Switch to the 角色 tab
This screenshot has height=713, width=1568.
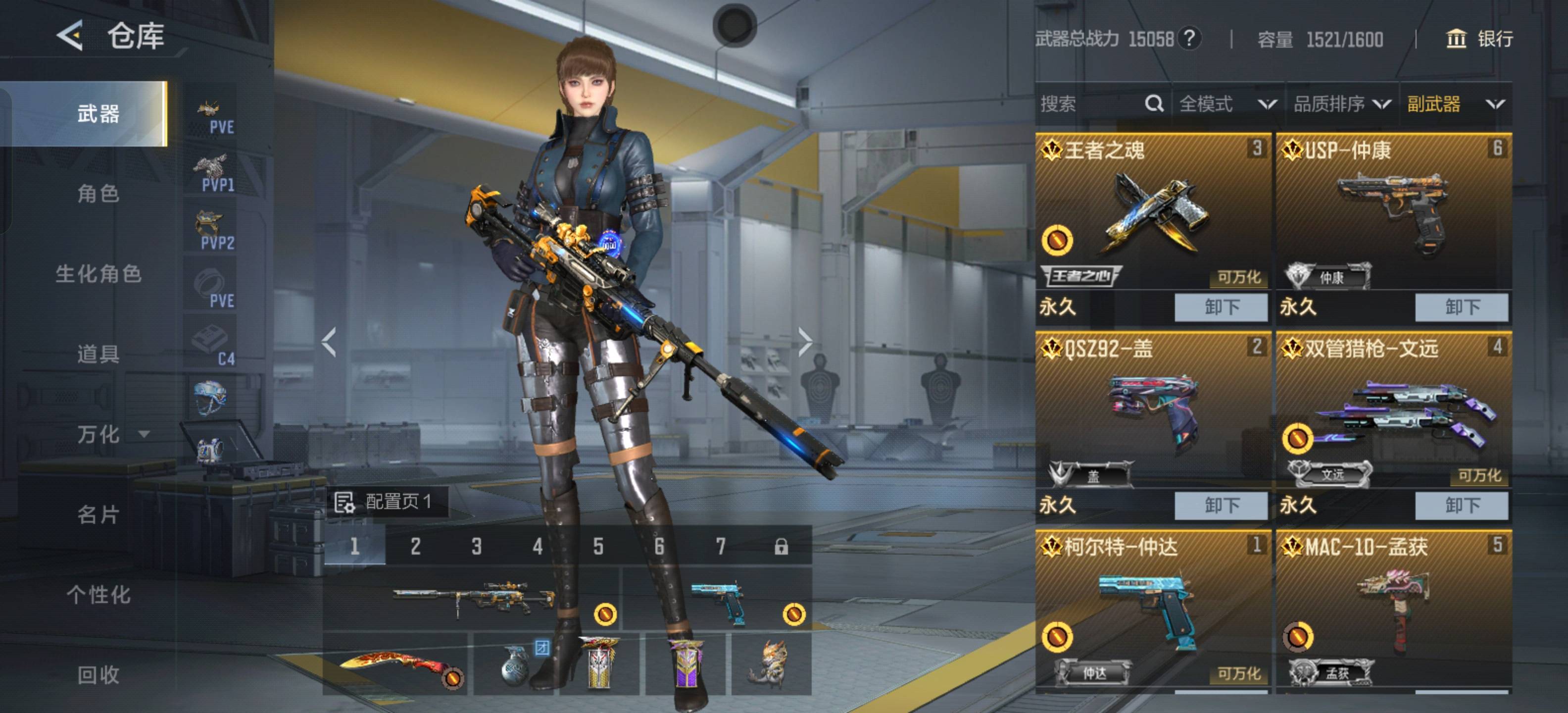coord(98,194)
